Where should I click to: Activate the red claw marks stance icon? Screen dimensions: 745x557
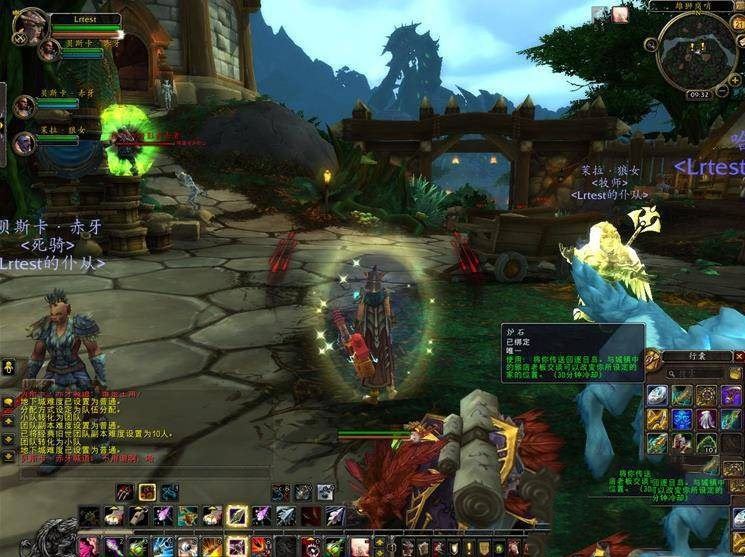[124, 492]
